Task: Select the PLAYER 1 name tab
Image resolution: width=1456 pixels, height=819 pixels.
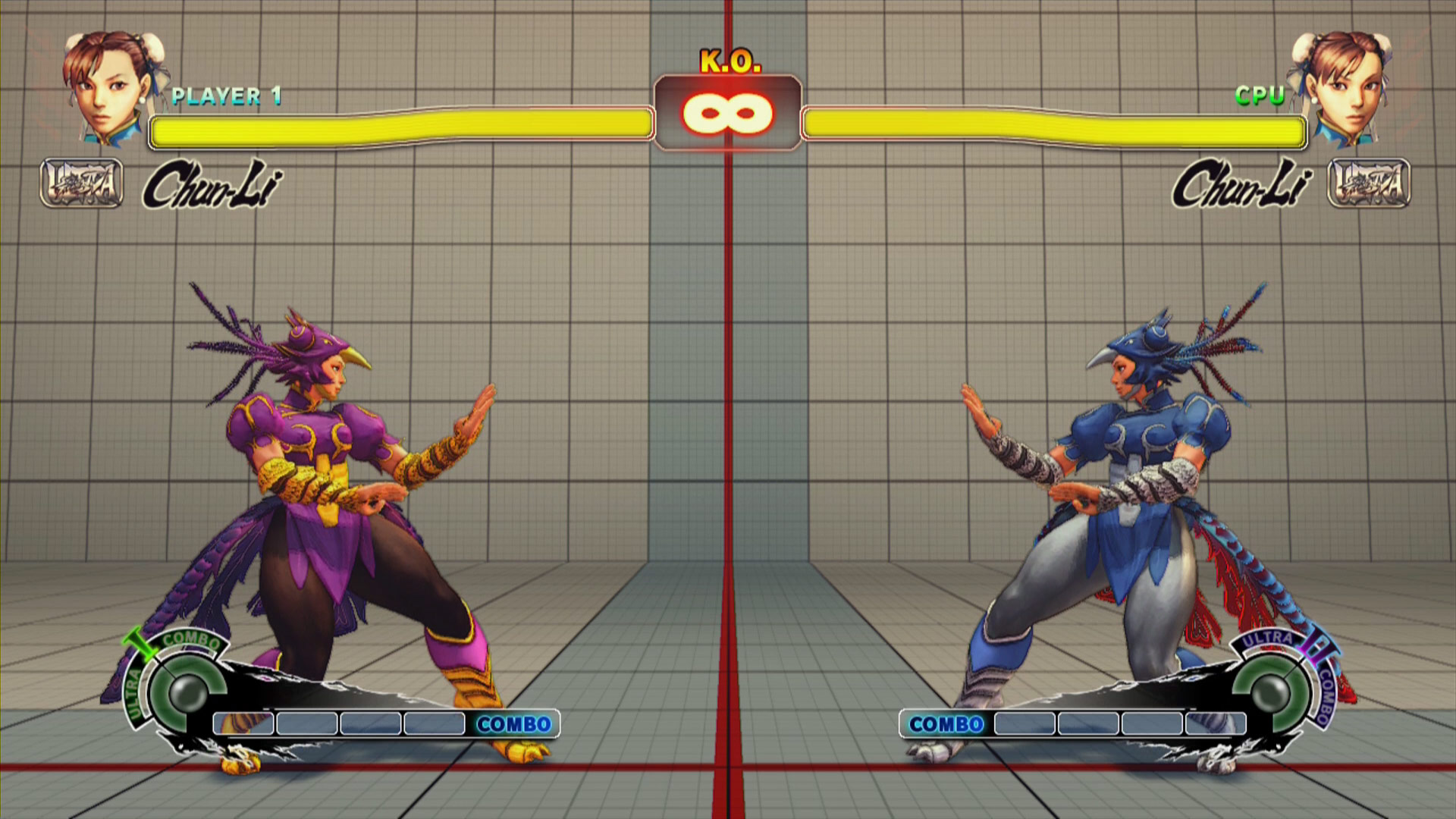Action: pyautogui.click(x=227, y=95)
